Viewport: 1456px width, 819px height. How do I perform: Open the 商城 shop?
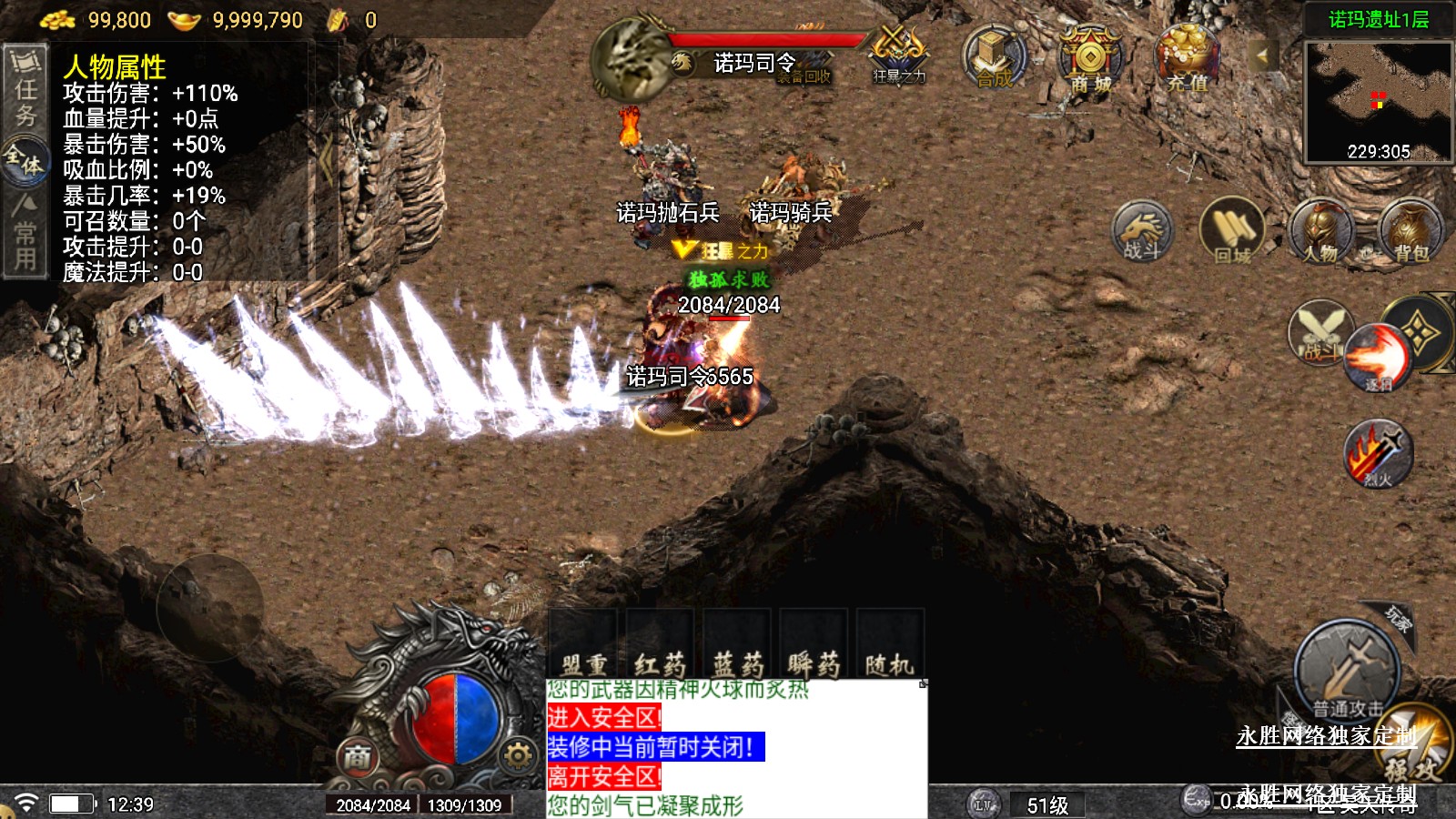click(x=1090, y=59)
